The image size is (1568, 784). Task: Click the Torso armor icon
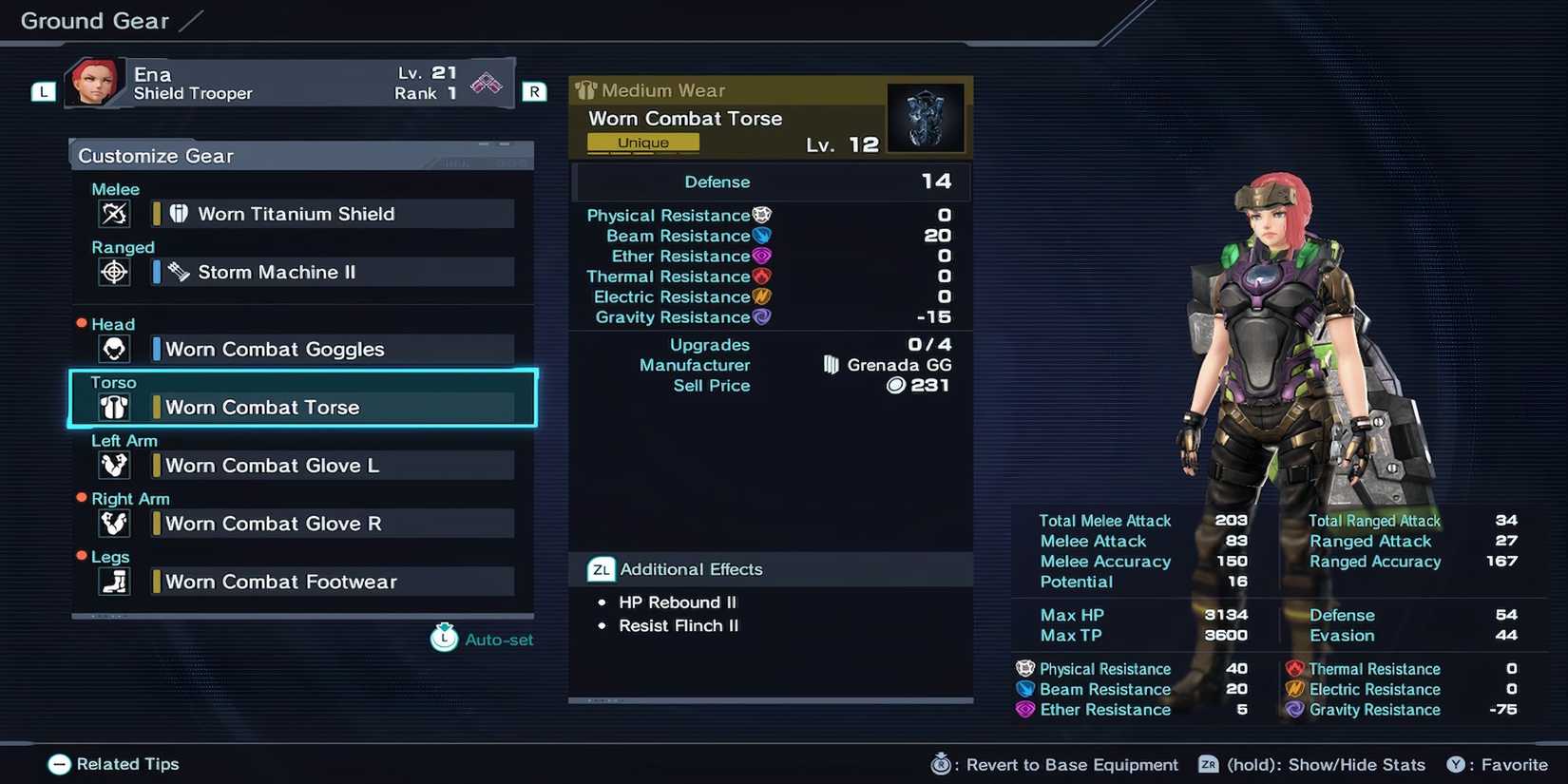[x=114, y=407]
